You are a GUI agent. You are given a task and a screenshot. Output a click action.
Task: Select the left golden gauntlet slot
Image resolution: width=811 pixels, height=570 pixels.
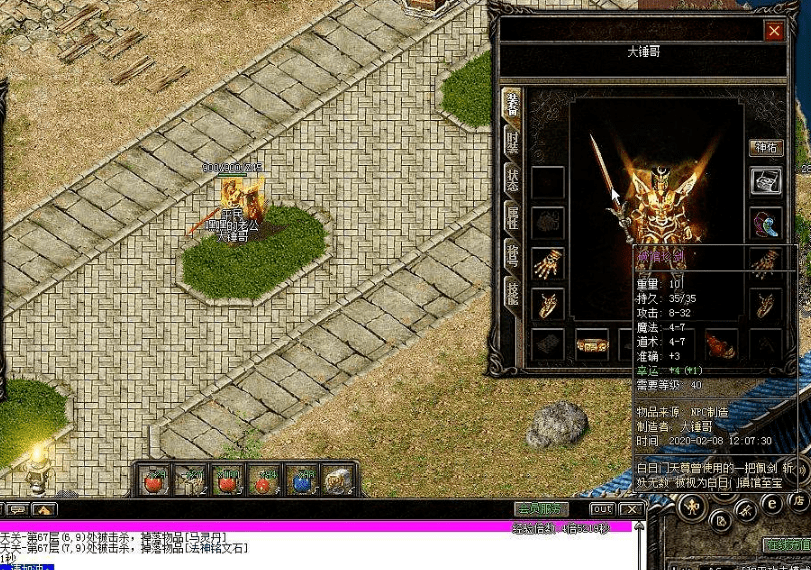pyautogui.click(x=547, y=263)
